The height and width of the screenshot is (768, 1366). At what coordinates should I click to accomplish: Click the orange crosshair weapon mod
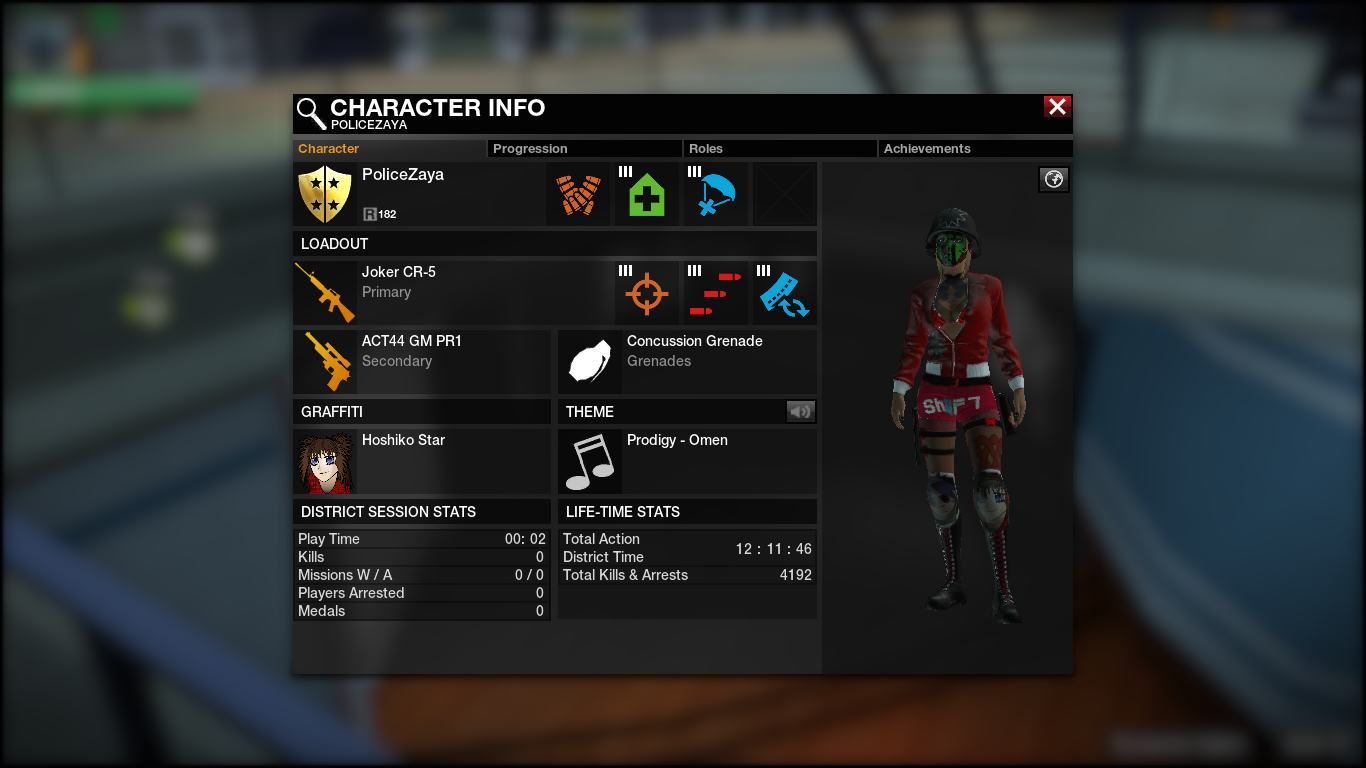pyautogui.click(x=646, y=293)
